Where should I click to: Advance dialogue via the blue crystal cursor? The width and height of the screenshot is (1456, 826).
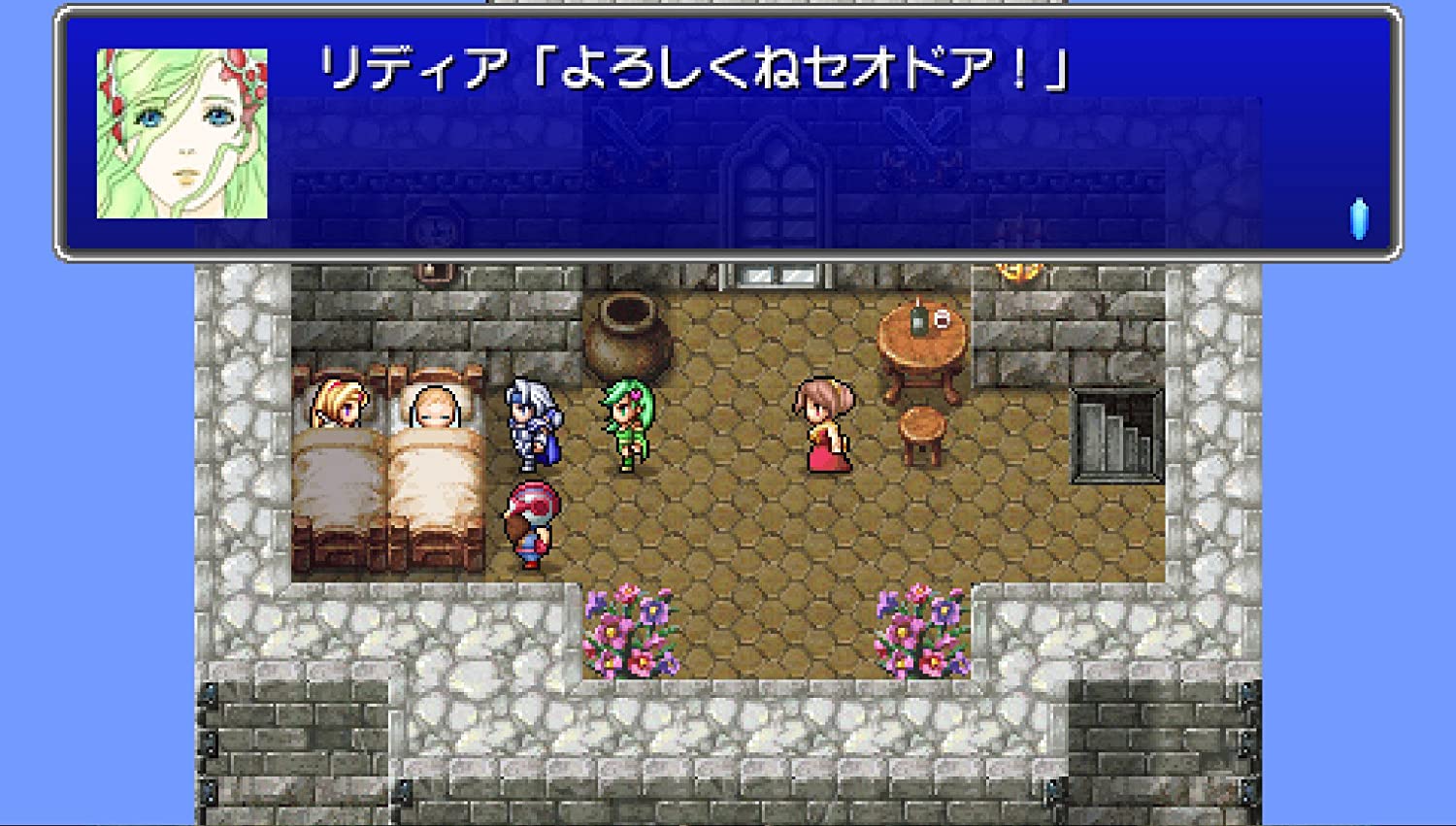coord(1359,219)
